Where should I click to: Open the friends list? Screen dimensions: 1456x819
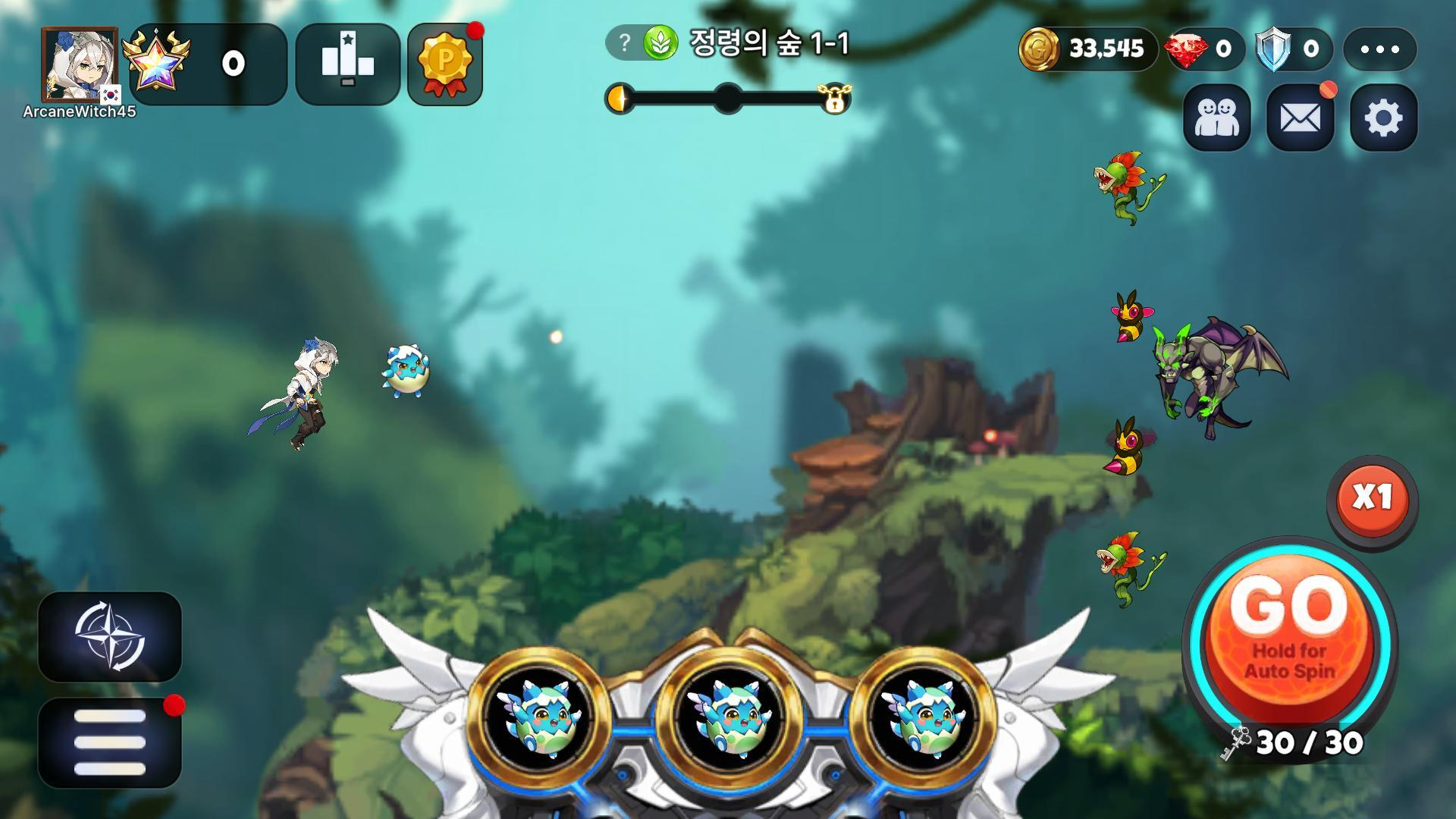tap(1216, 118)
